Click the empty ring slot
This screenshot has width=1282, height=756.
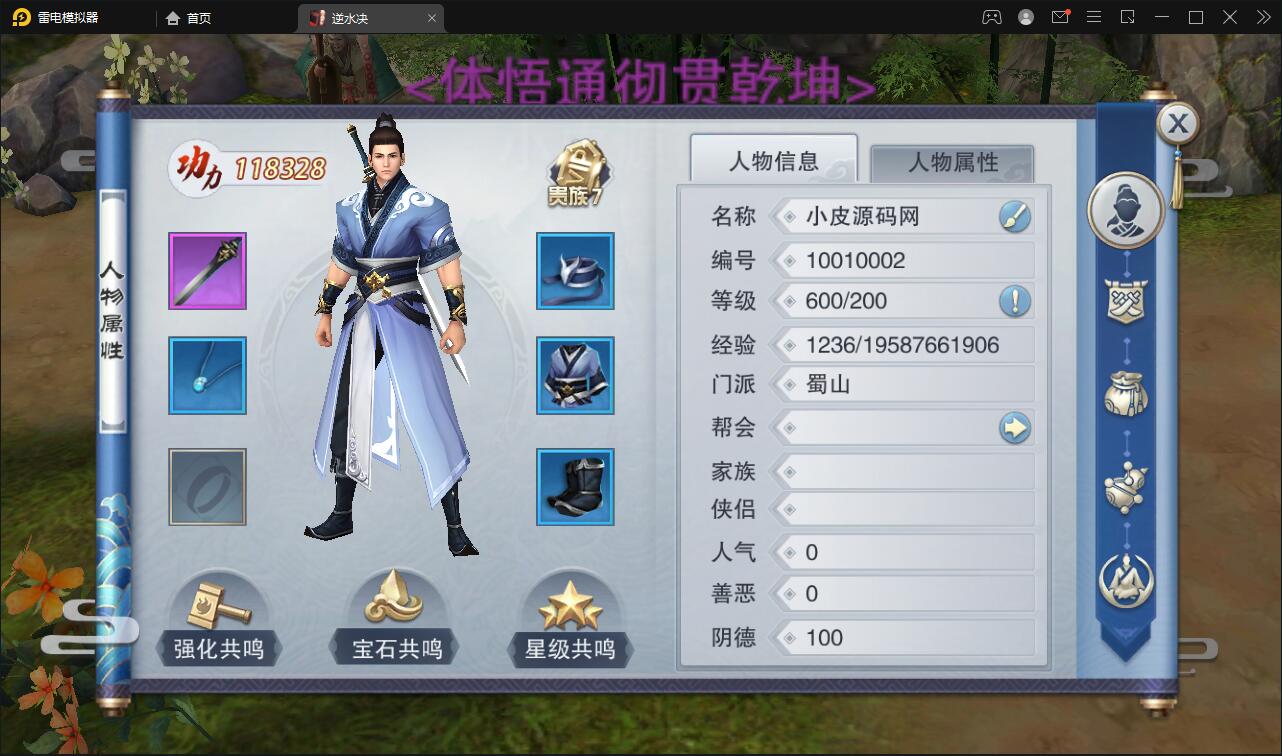(x=207, y=486)
